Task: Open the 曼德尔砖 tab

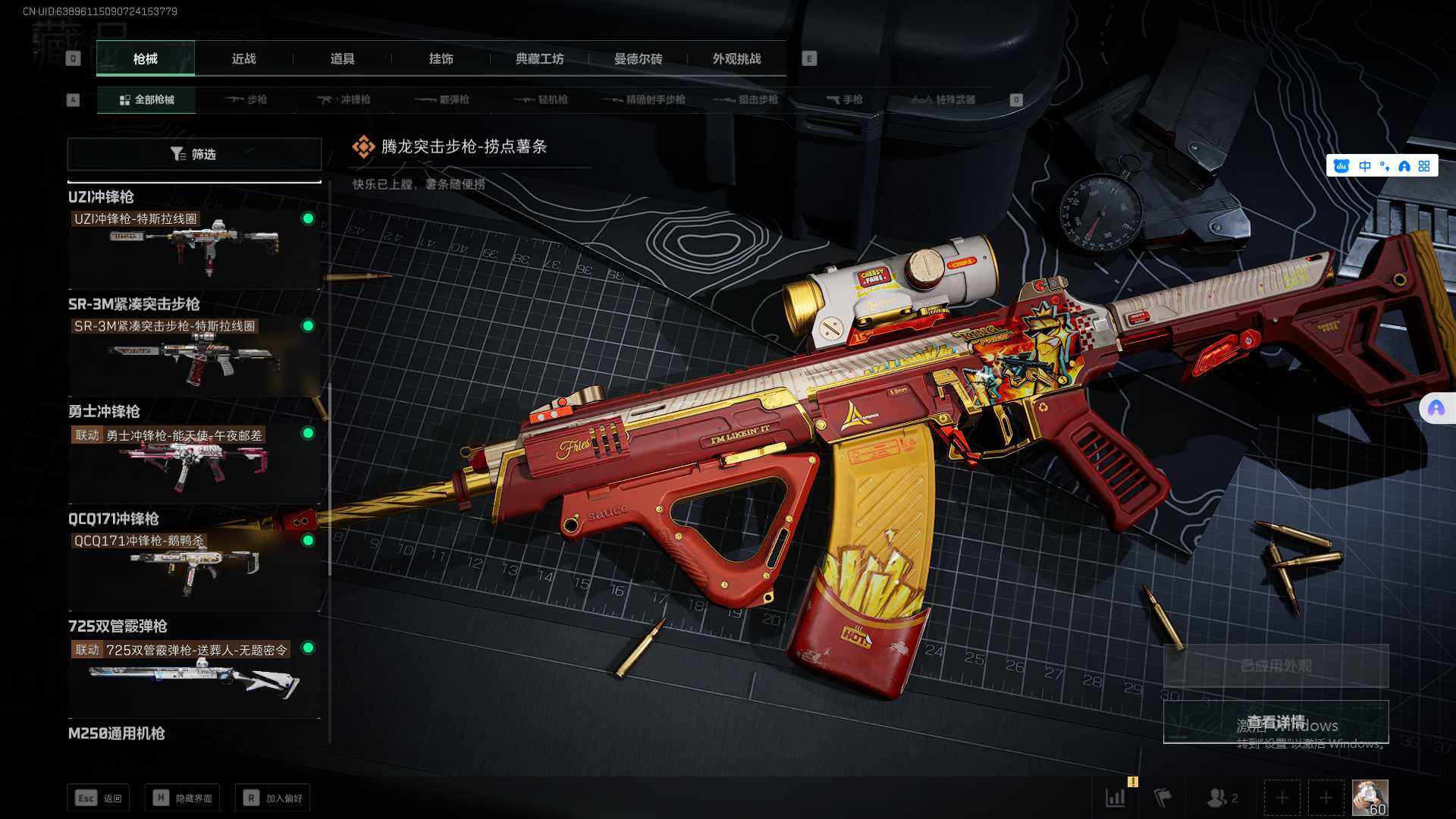Action: click(638, 58)
